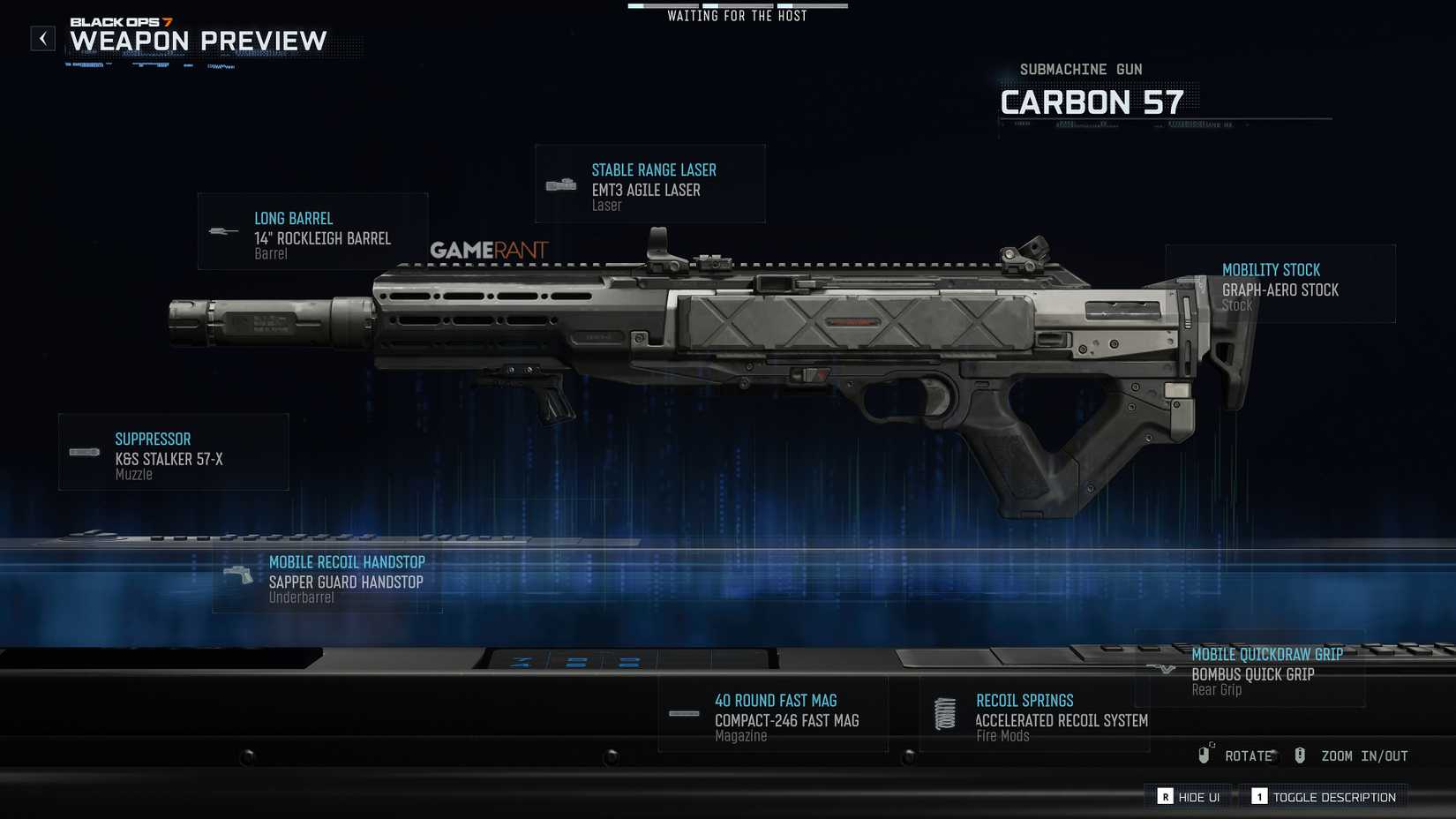Select the Compact-246 Fast Mag icon
Image resolution: width=1456 pixels, height=819 pixels.
coord(682,713)
